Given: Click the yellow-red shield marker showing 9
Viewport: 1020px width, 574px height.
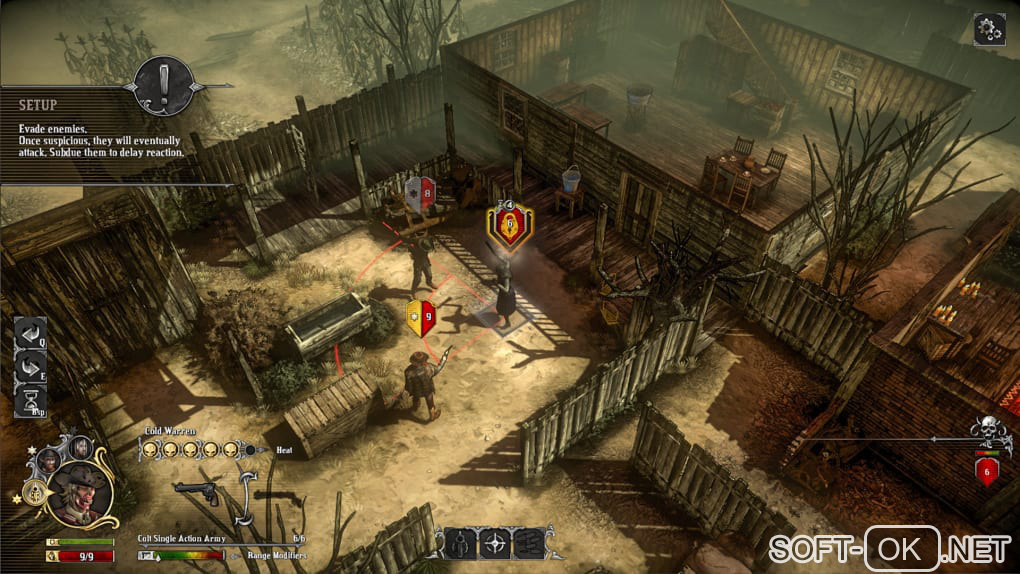Looking at the screenshot, I should pyautogui.click(x=421, y=317).
